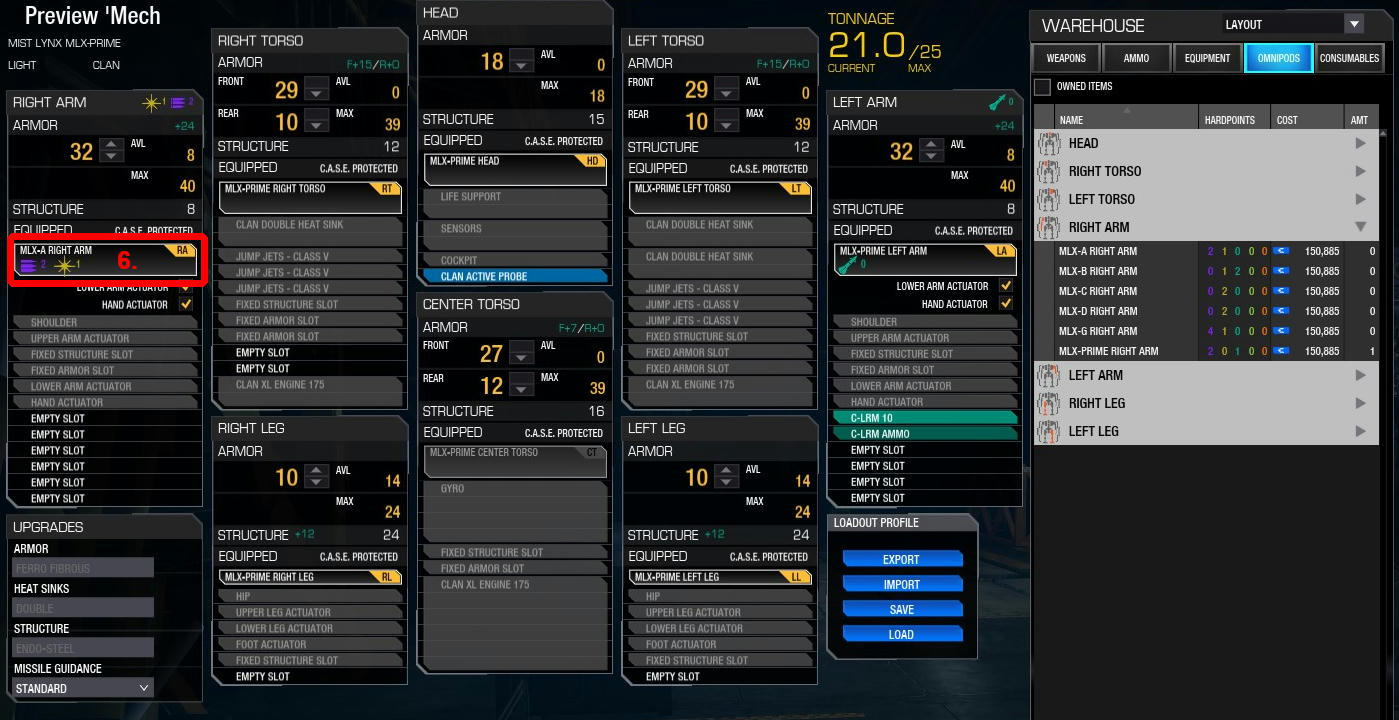1399x720 pixels.
Task: Select the Clan Active Probe head slot
Action: coord(515,276)
